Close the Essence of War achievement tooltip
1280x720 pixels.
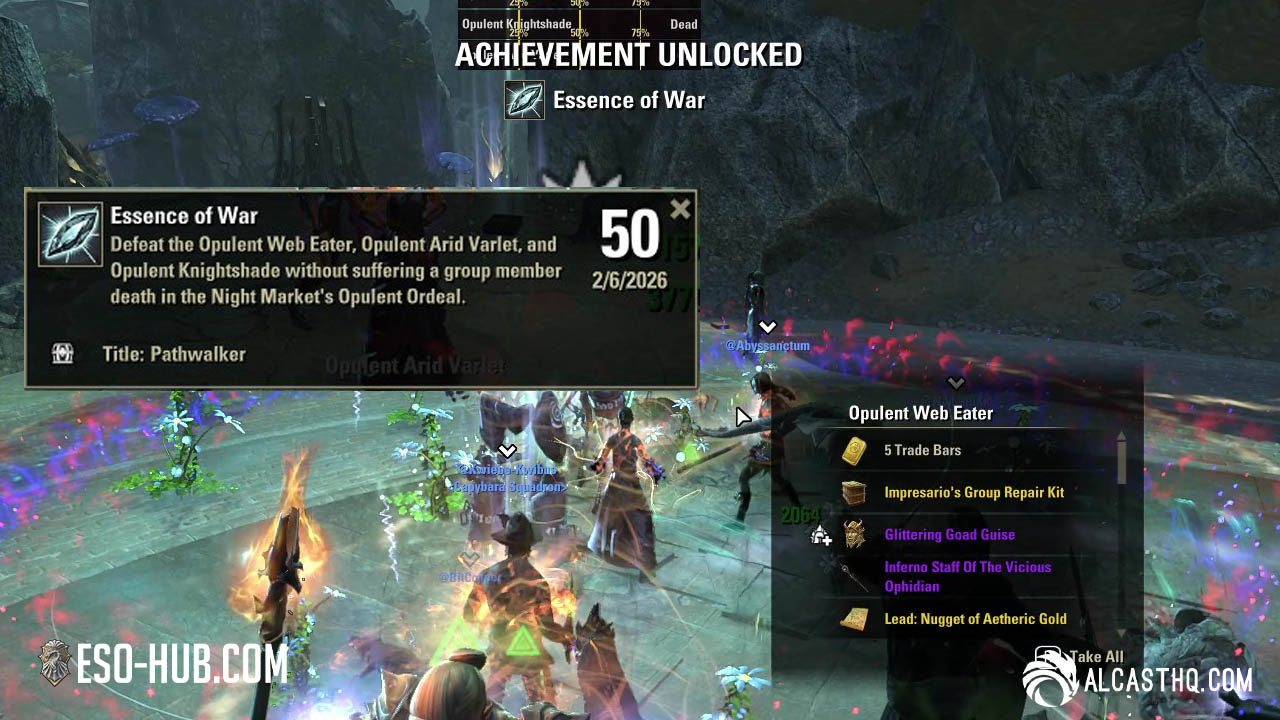tap(680, 209)
